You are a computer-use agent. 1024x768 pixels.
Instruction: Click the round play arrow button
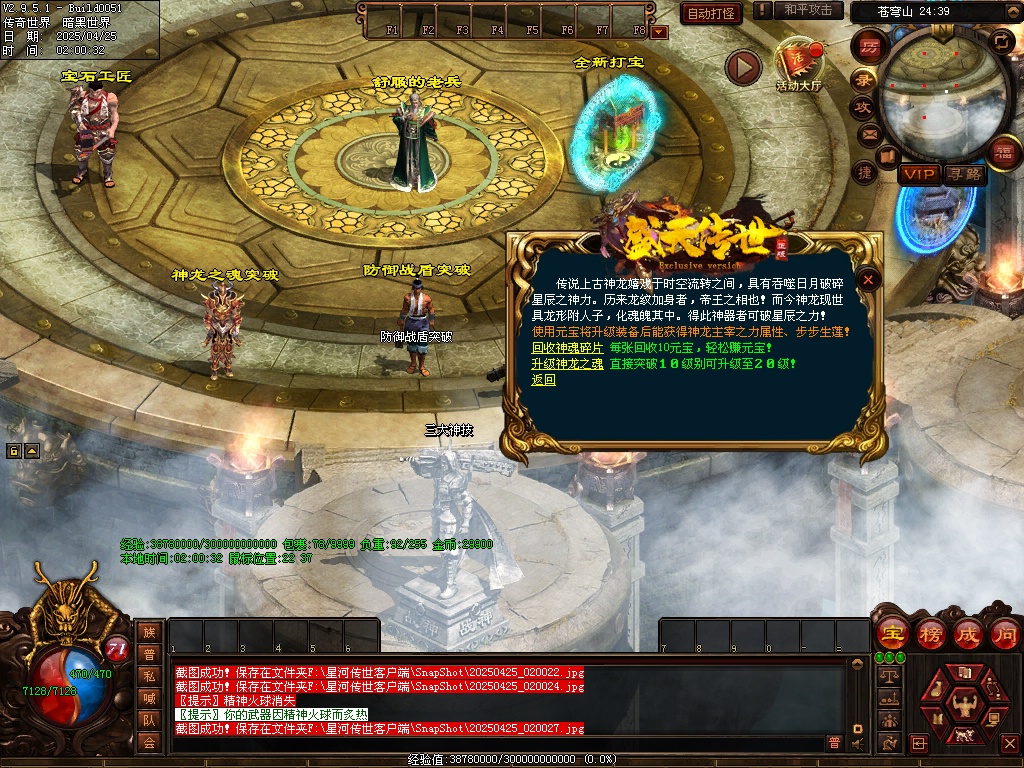743,67
